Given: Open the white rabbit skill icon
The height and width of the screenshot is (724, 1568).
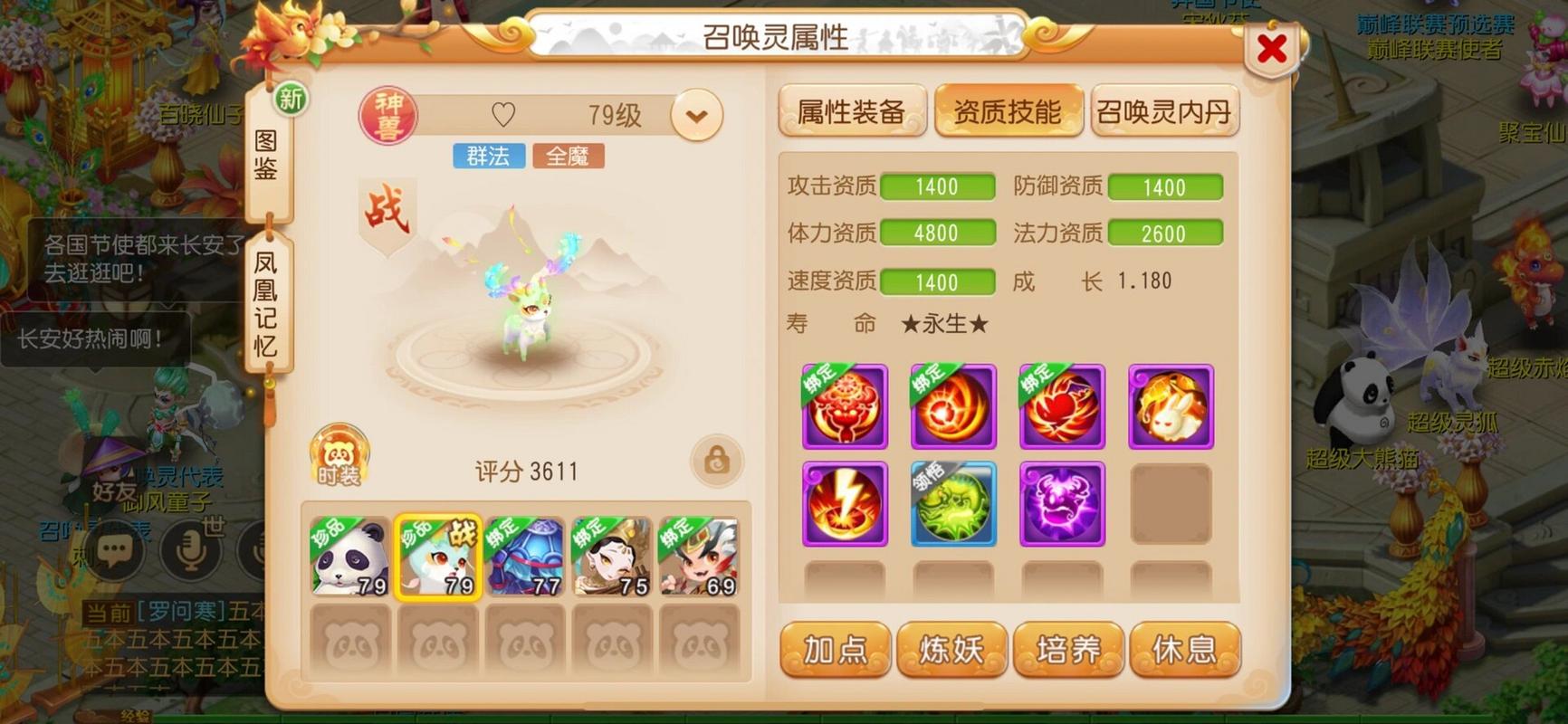Looking at the screenshot, I should tap(1170, 405).
